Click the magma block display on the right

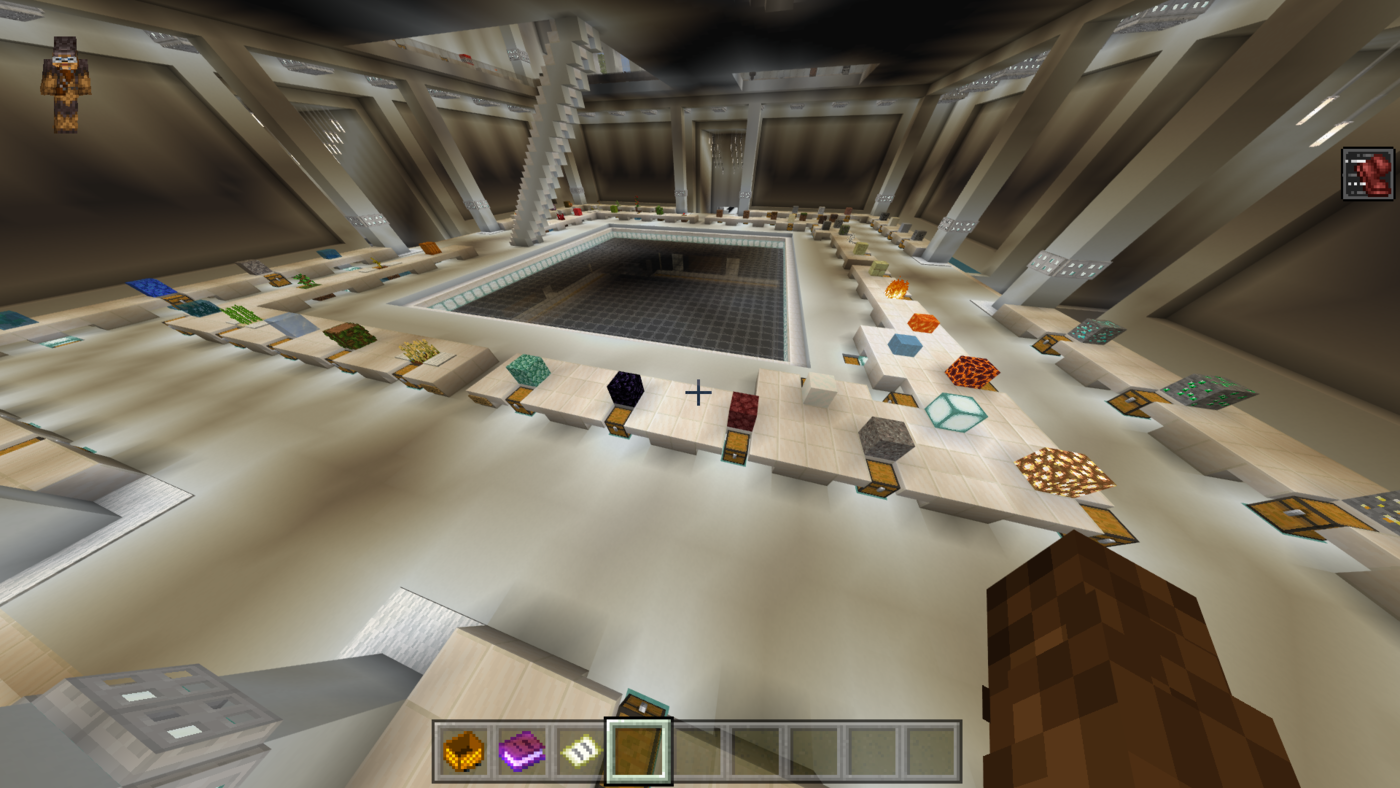coord(971,374)
